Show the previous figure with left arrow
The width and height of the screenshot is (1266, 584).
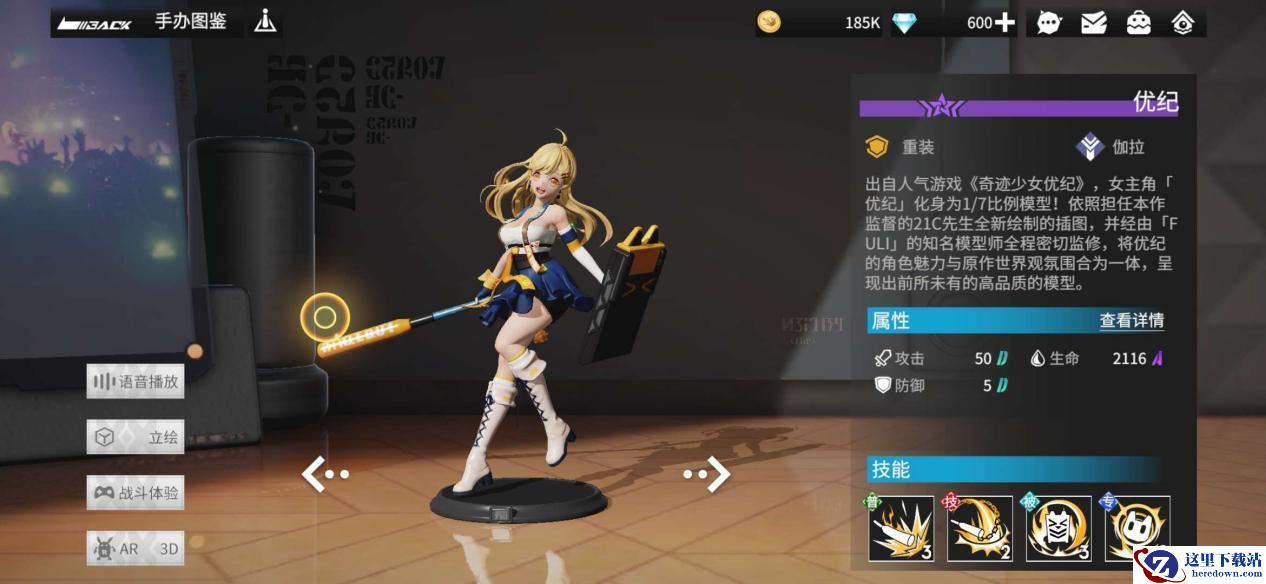coord(324,474)
